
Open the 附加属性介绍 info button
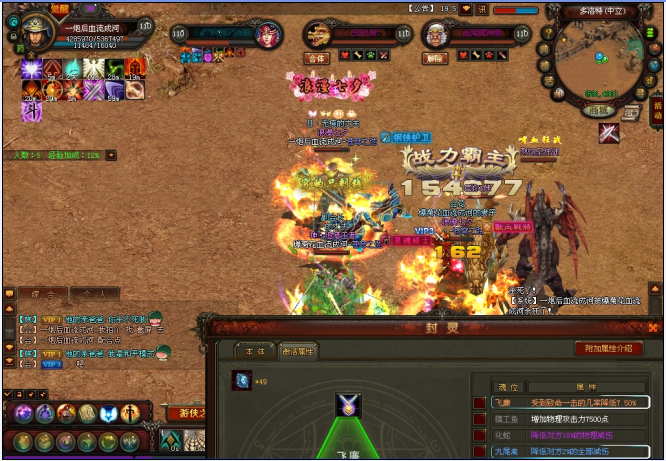click(608, 349)
